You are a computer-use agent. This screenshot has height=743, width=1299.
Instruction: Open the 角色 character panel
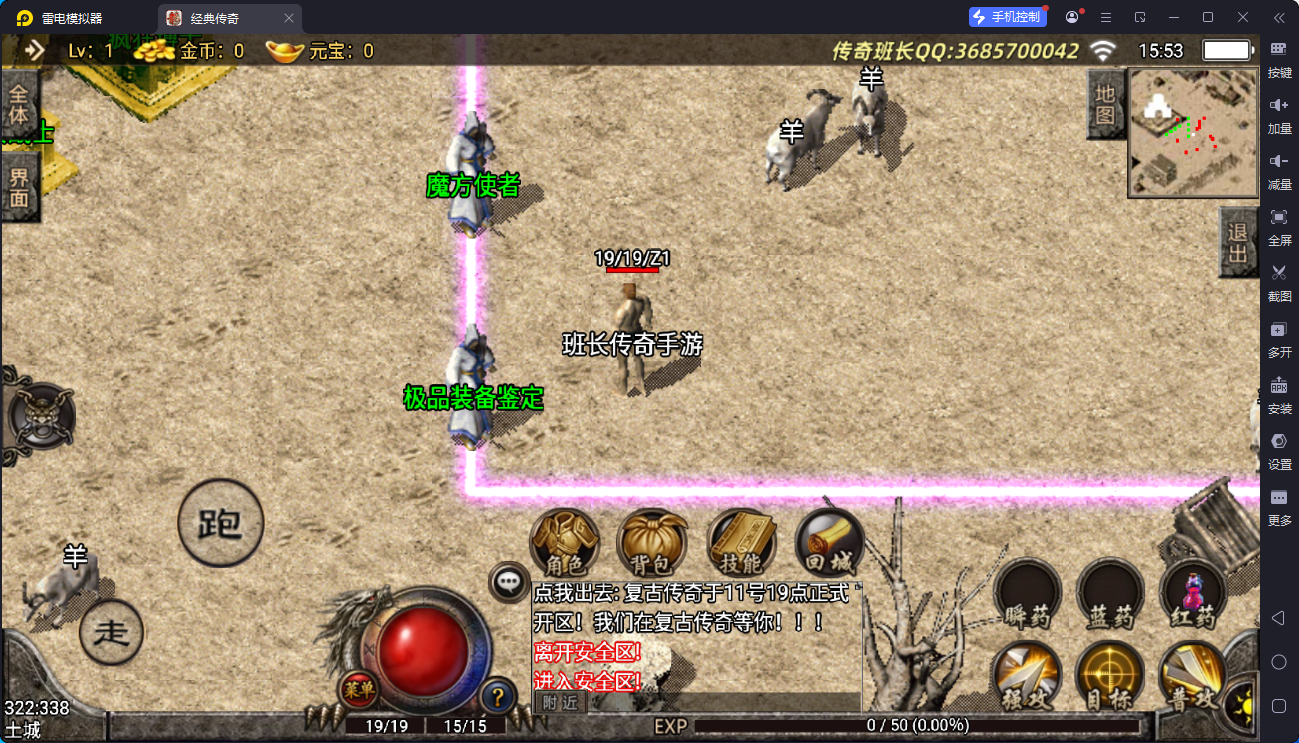(564, 545)
